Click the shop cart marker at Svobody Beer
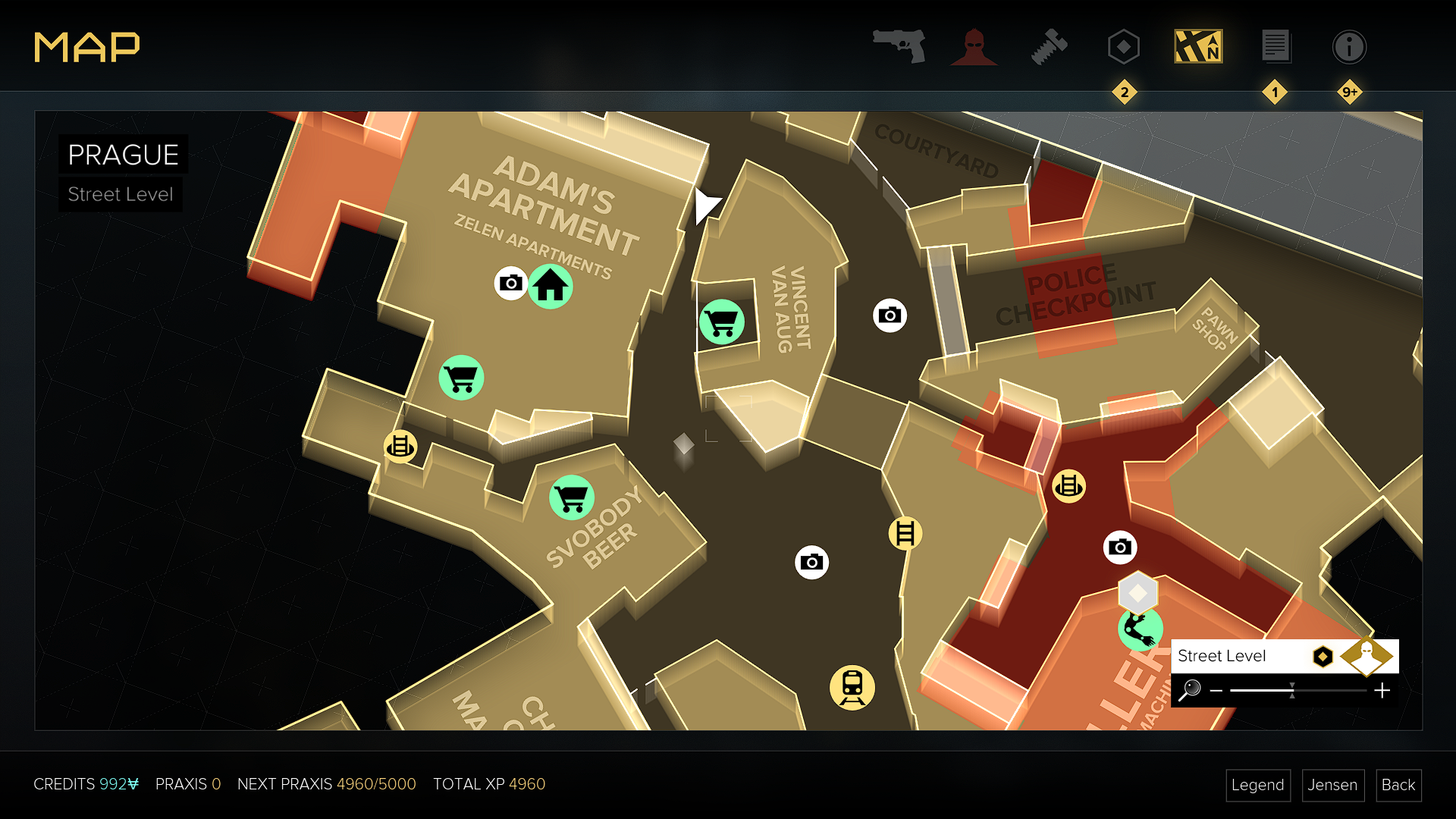The height and width of the screenshot is (819, 1456). click(x=571, y=497)
